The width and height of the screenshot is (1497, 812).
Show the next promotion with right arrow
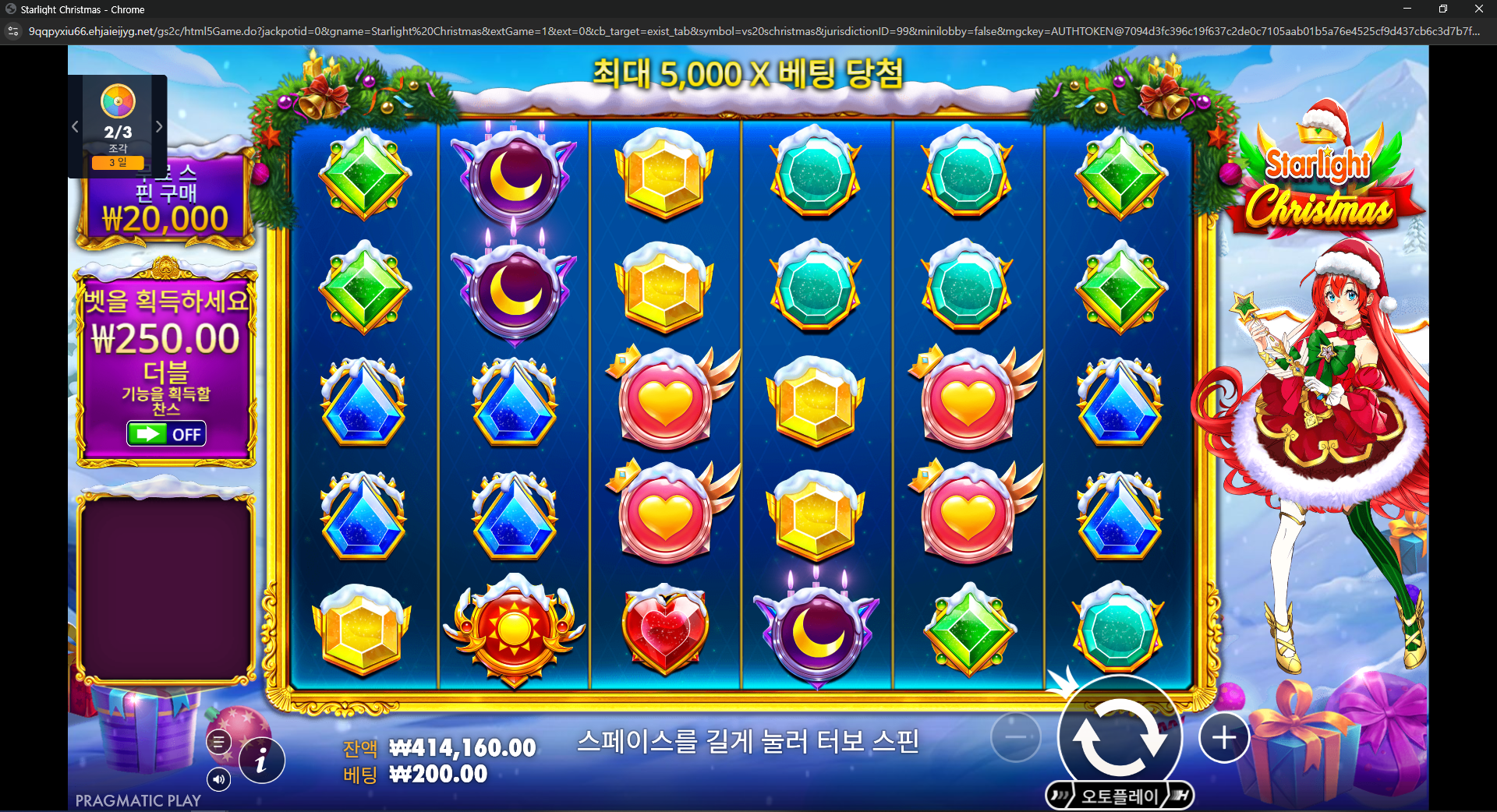159,126
